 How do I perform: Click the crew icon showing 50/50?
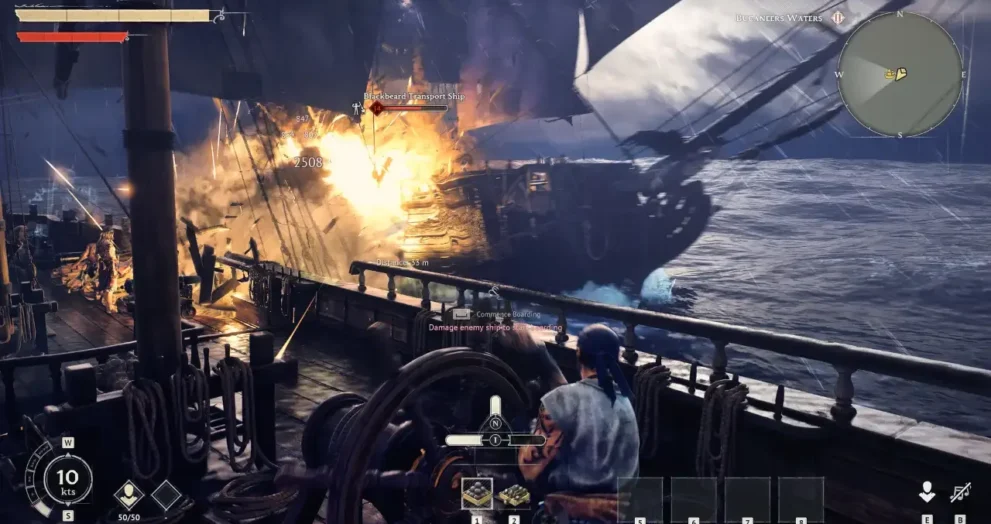128,495
